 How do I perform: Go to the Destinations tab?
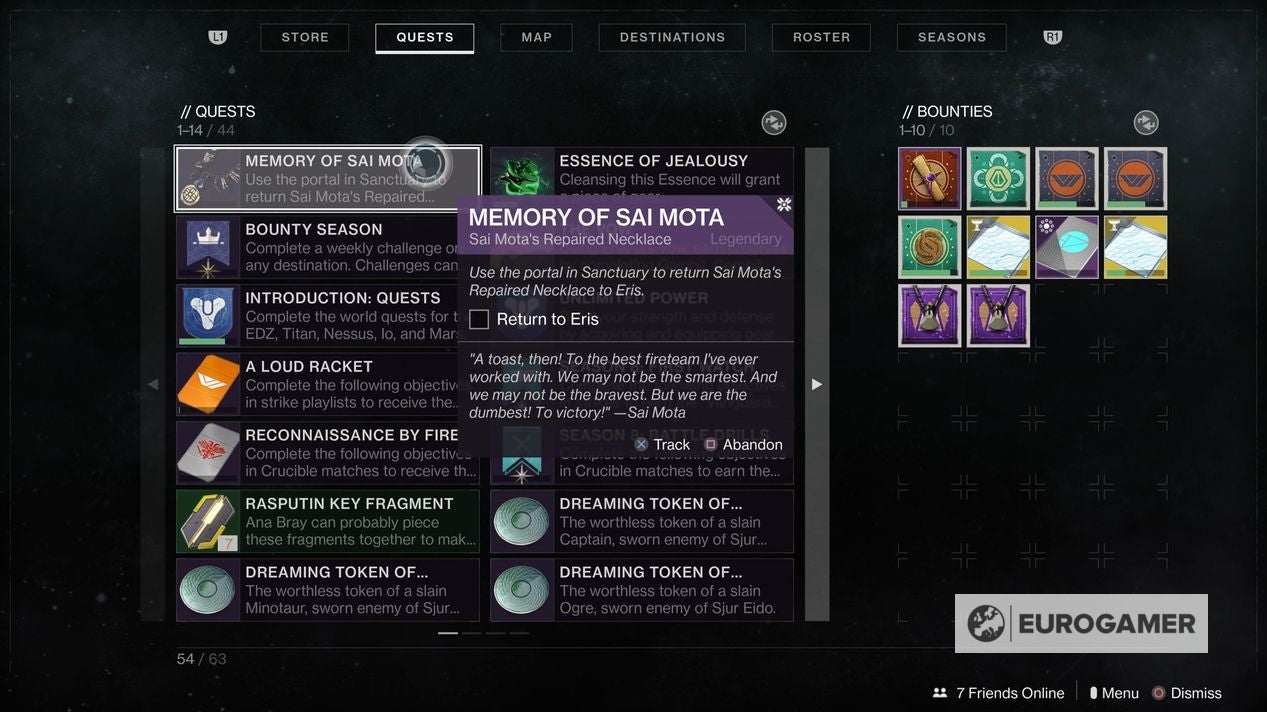pos(672,37)
